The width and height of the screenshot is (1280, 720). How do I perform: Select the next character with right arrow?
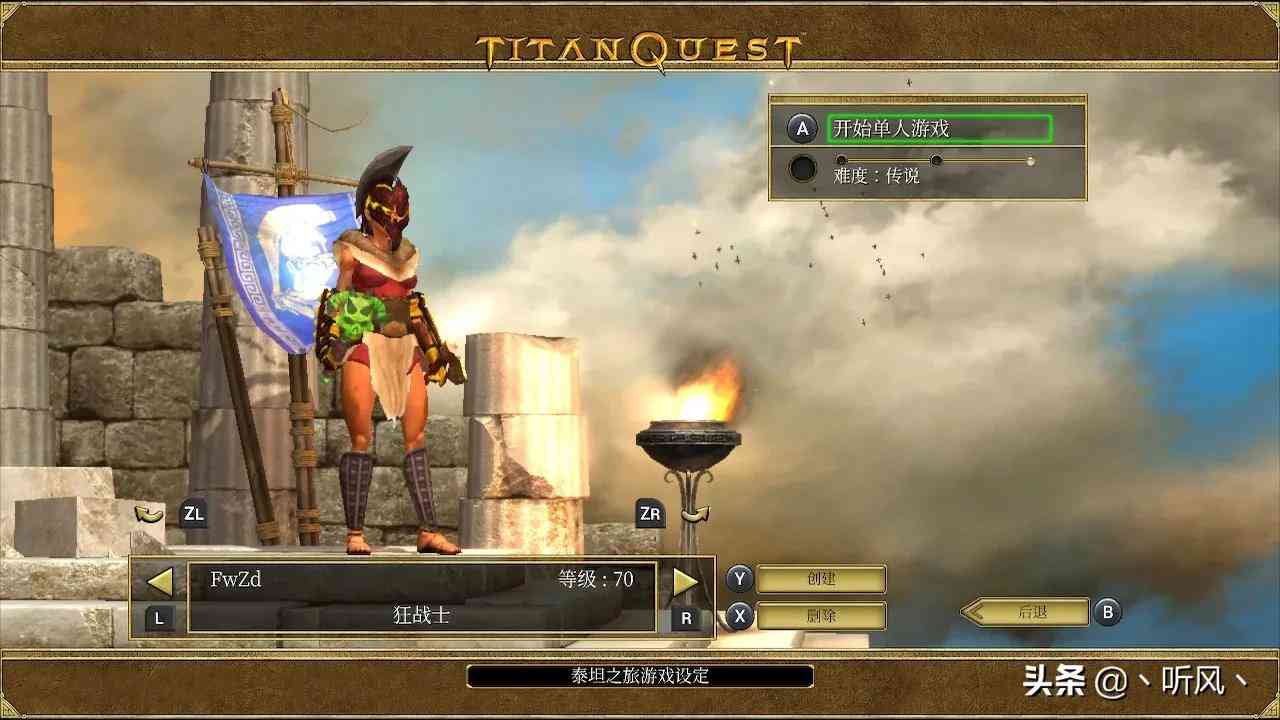pyautogui.click(x=685, y=581)
